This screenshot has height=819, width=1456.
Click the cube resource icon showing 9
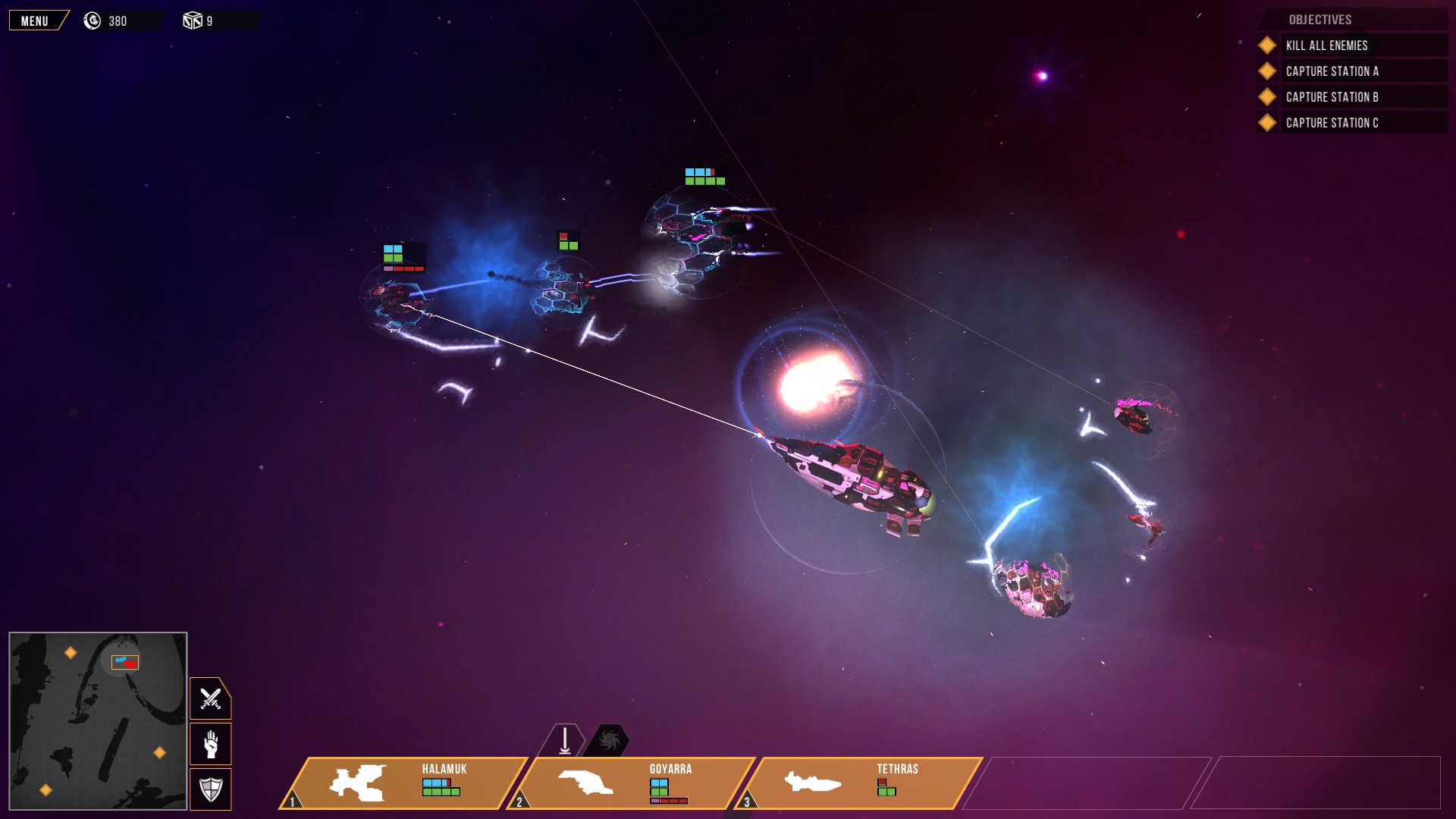click(x=193, y=20)
